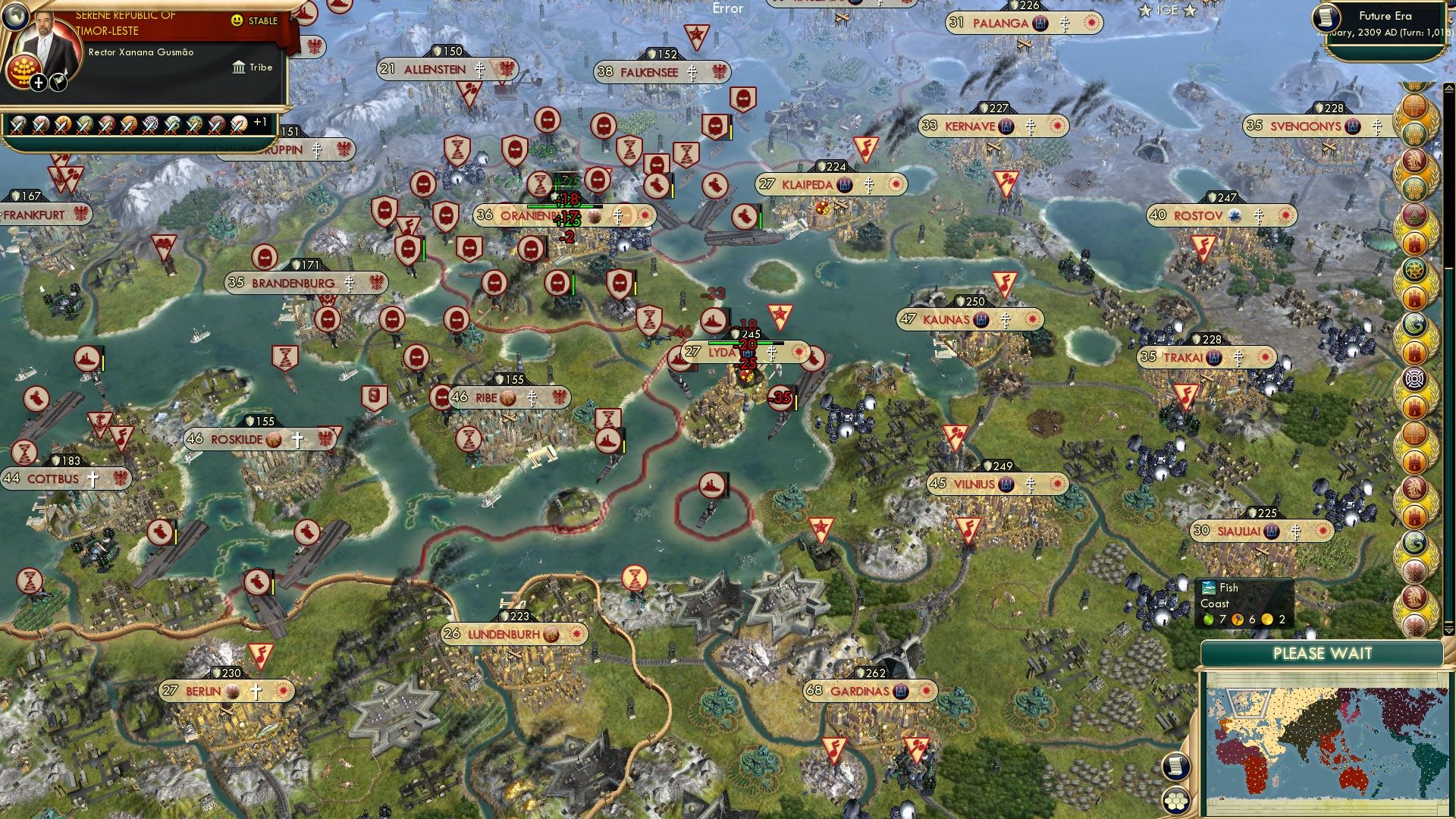
Task: Click the globe icon above the leader portrait
Action: (16, 17)
